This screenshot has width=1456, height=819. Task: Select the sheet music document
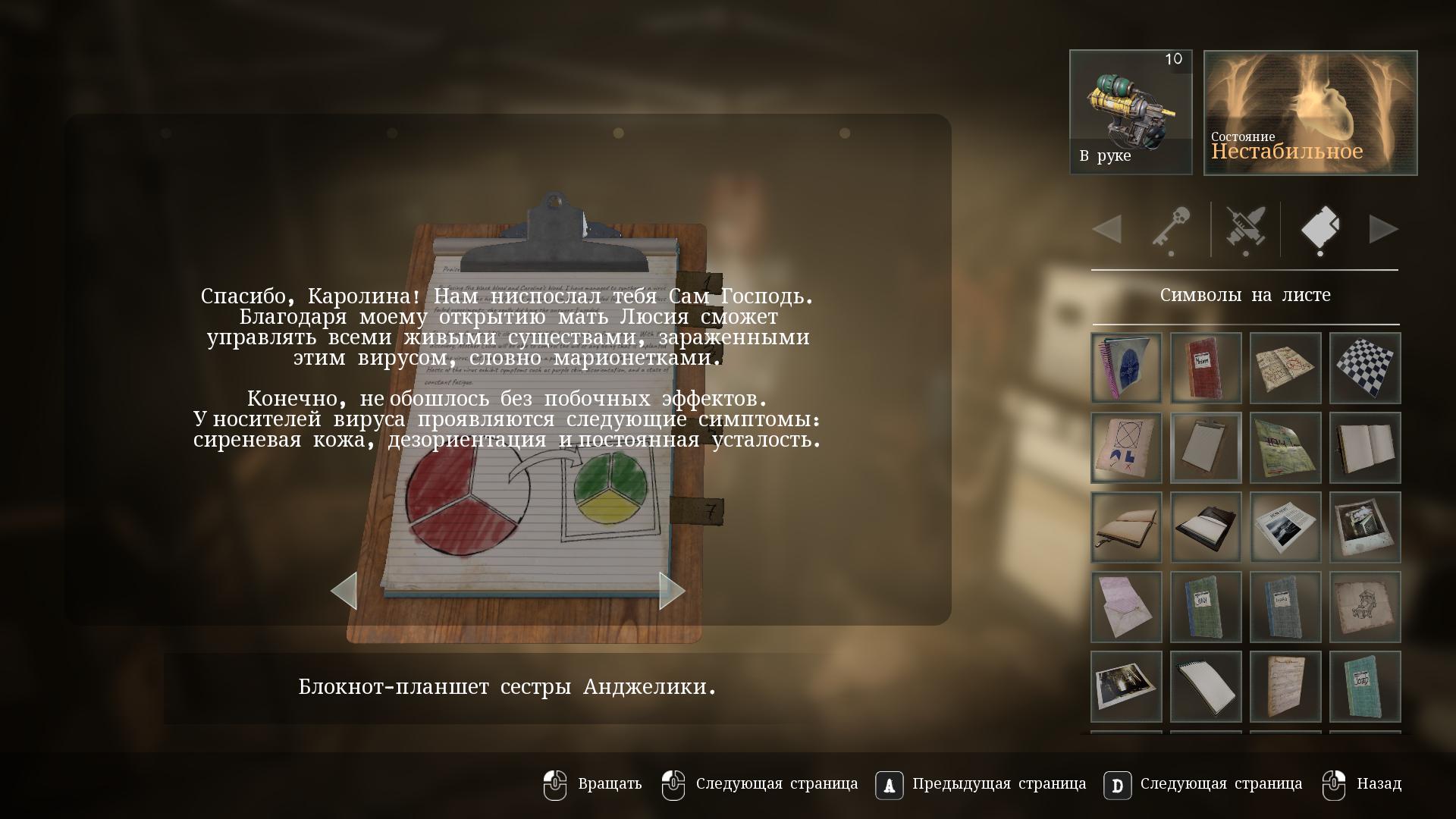(x=1285, y=686)
